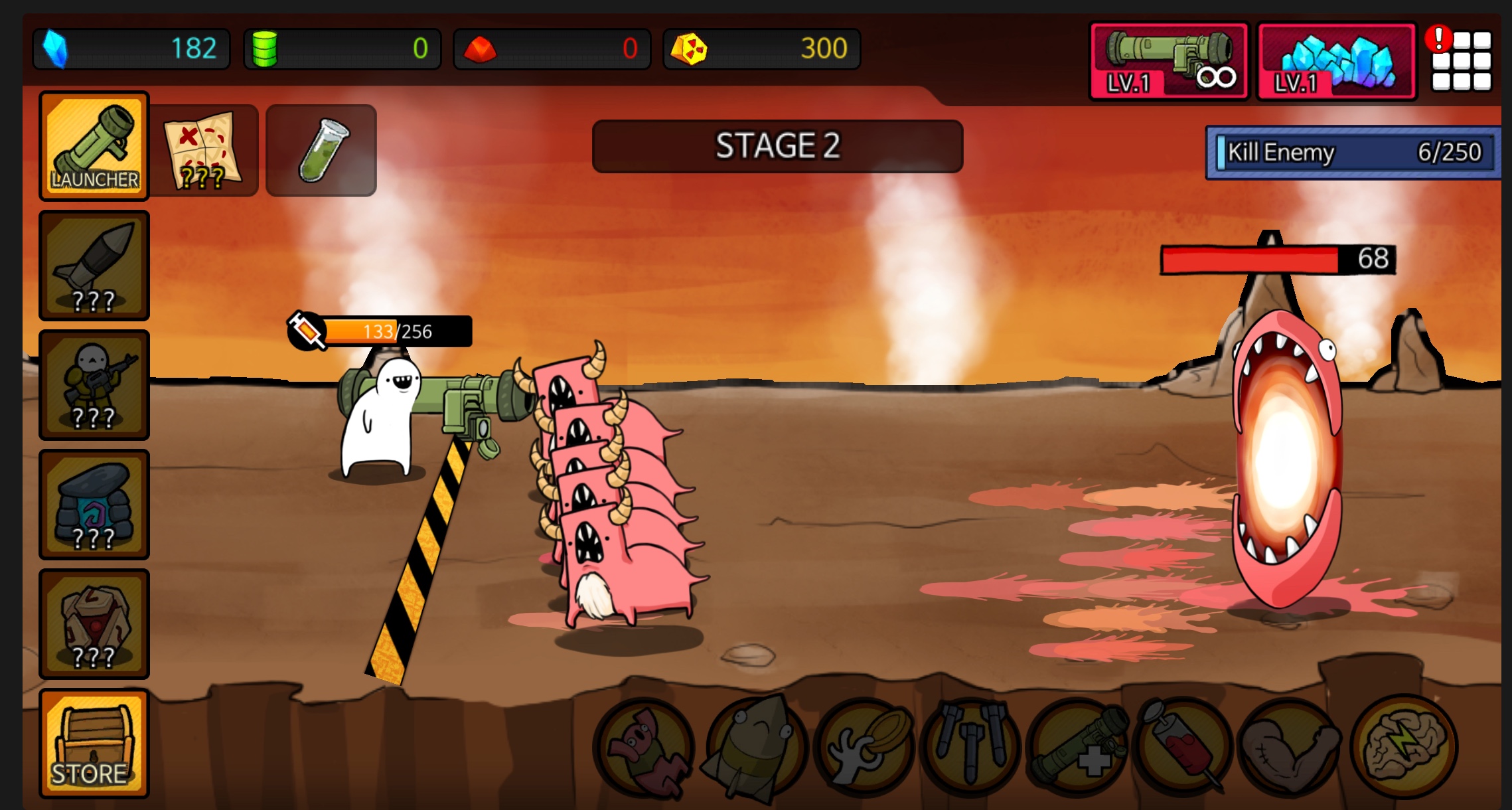Click the locked stone turret slot
This screenshot has width=1512, height=810.
tap(93, 505)
